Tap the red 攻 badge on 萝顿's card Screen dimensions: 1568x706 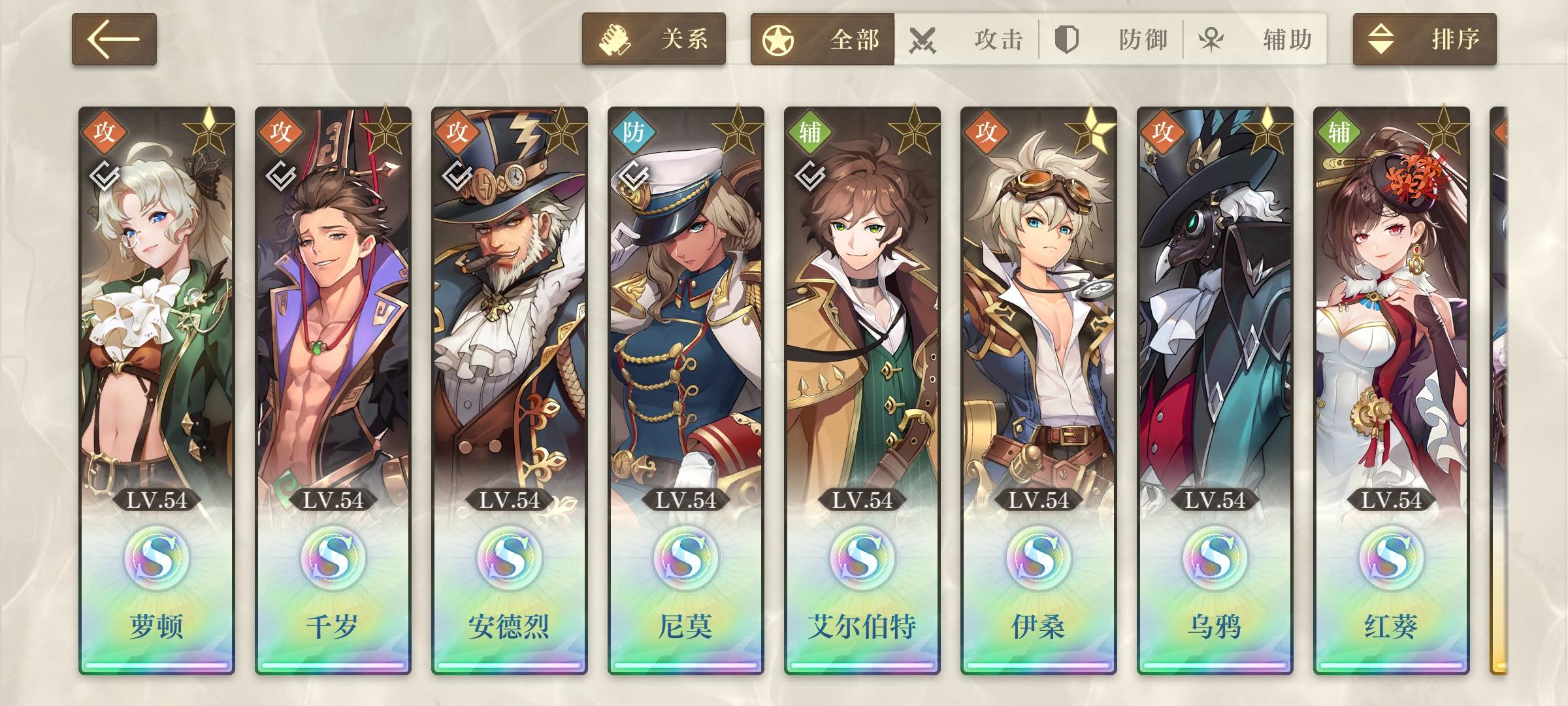tap(106, 131)
